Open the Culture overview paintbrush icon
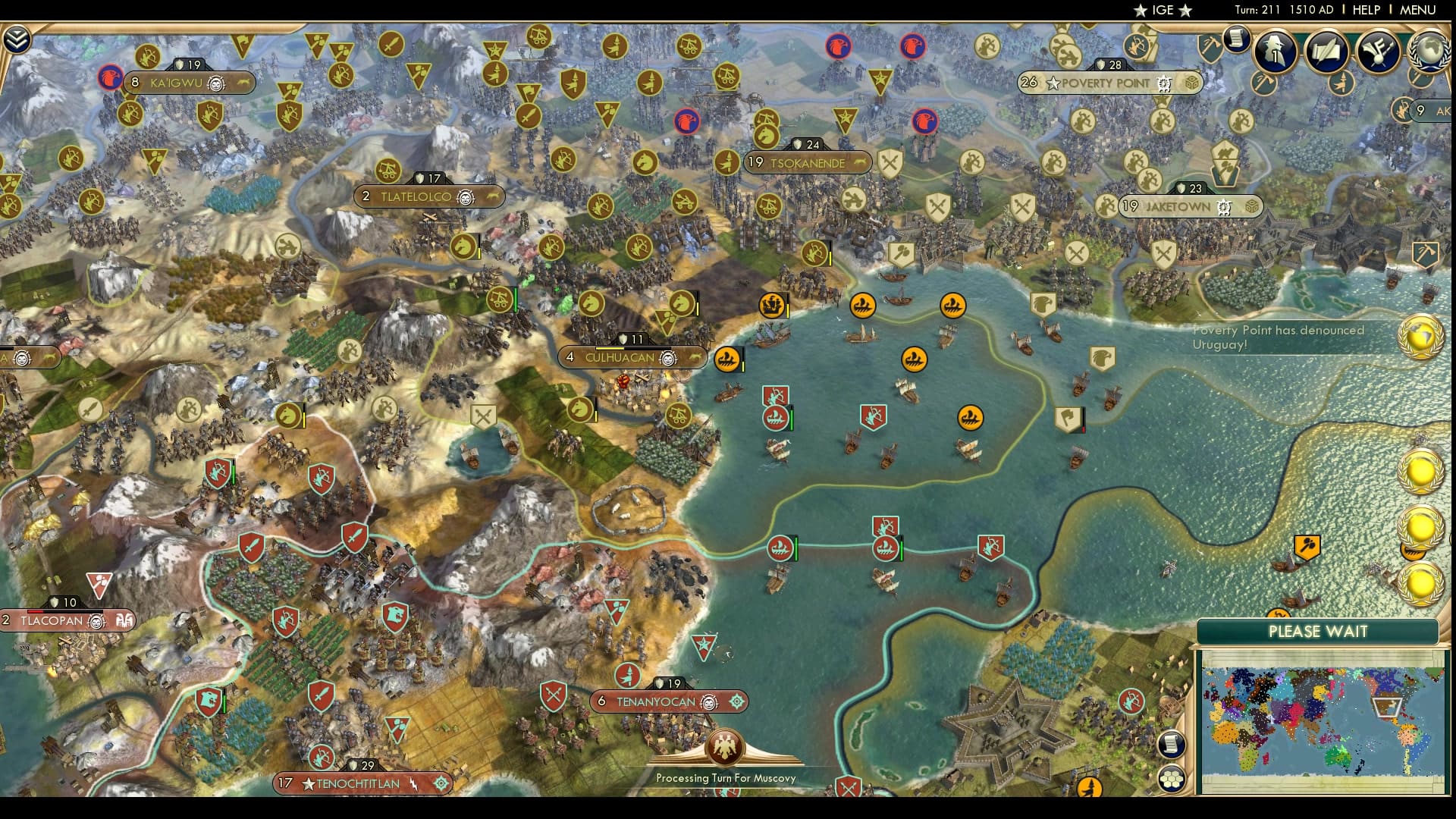1456x819 pixels. point(1376,52)
